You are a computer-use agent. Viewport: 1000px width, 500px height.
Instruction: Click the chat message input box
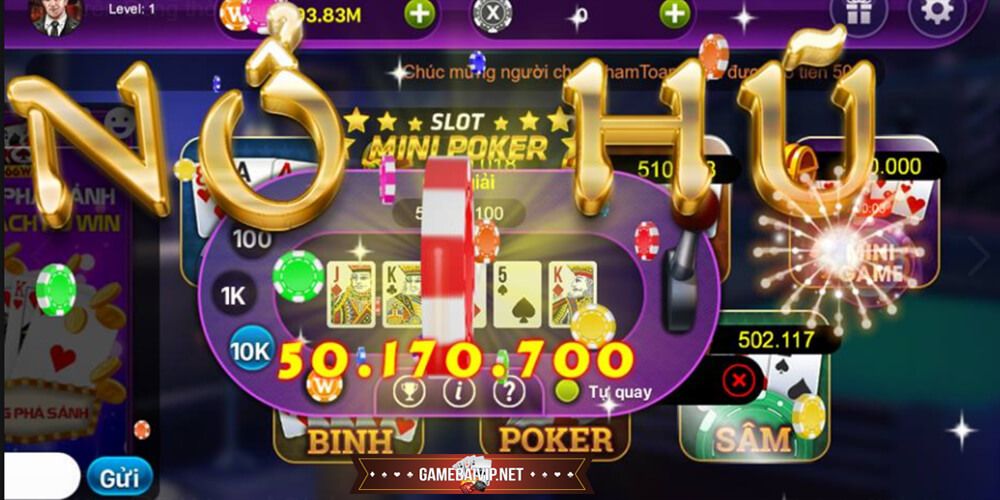(40, 477)
